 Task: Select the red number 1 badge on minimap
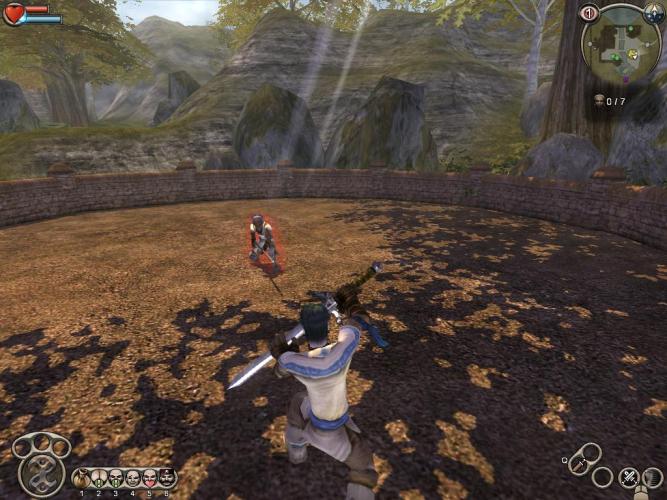click(x=589, y=13)
